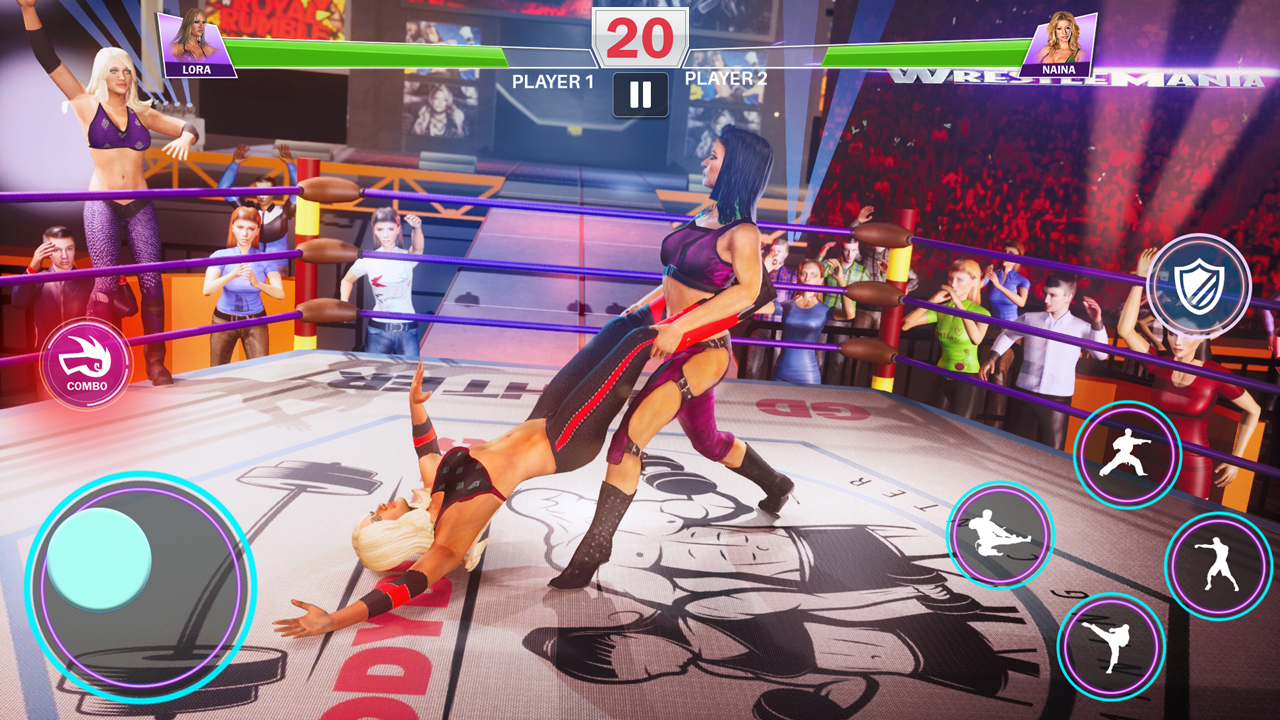Screen dimensions: 1280x720
Task: Open the pause menu
Action: [x=641, y=96]
